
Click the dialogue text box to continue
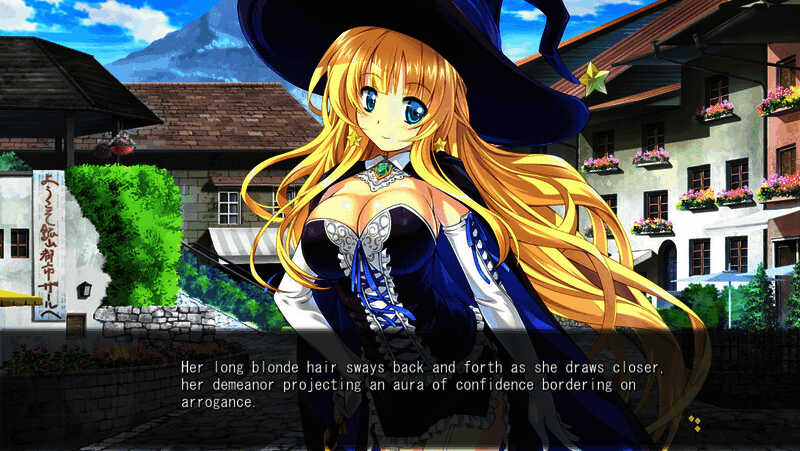[420, 385]
